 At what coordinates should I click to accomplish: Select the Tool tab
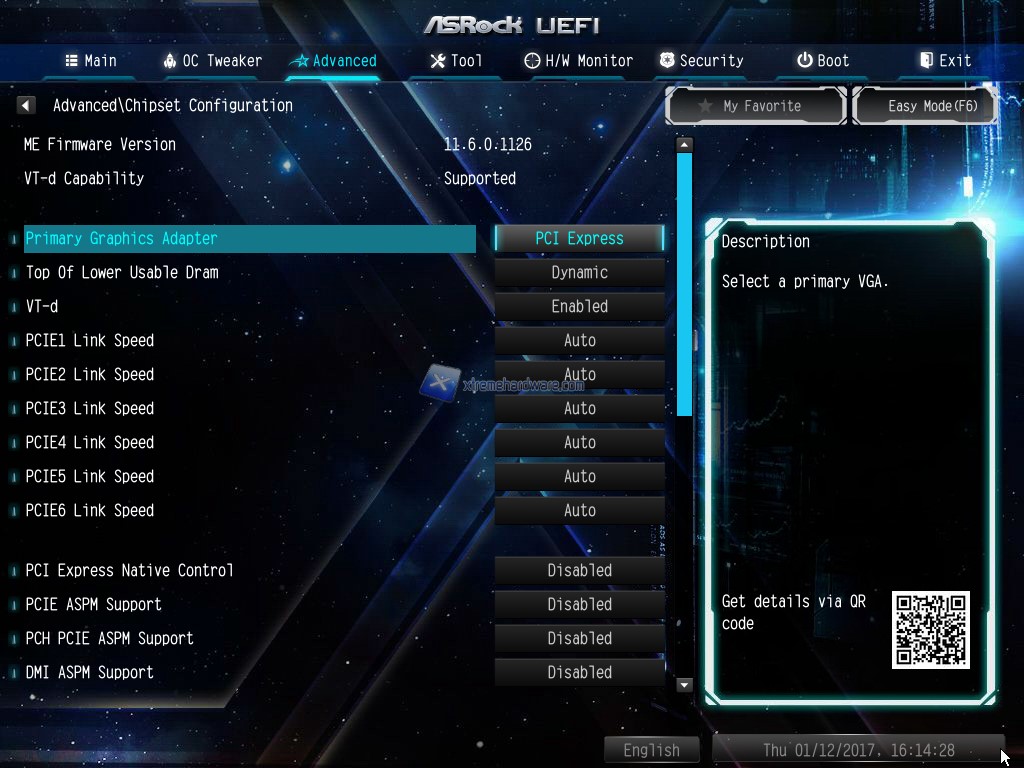[x=456, y=60]
